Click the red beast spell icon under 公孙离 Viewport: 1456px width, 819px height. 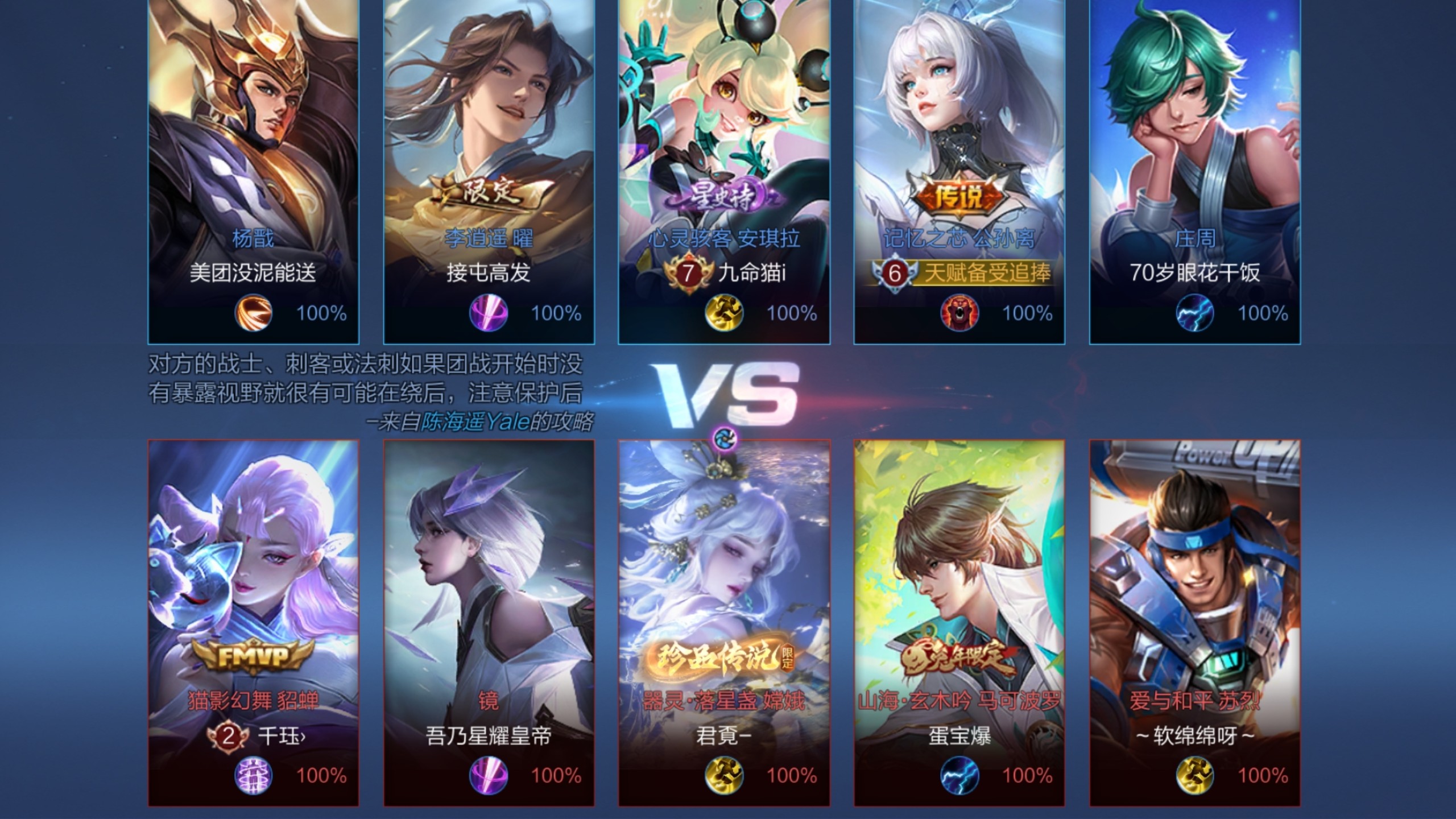(959, 313)
